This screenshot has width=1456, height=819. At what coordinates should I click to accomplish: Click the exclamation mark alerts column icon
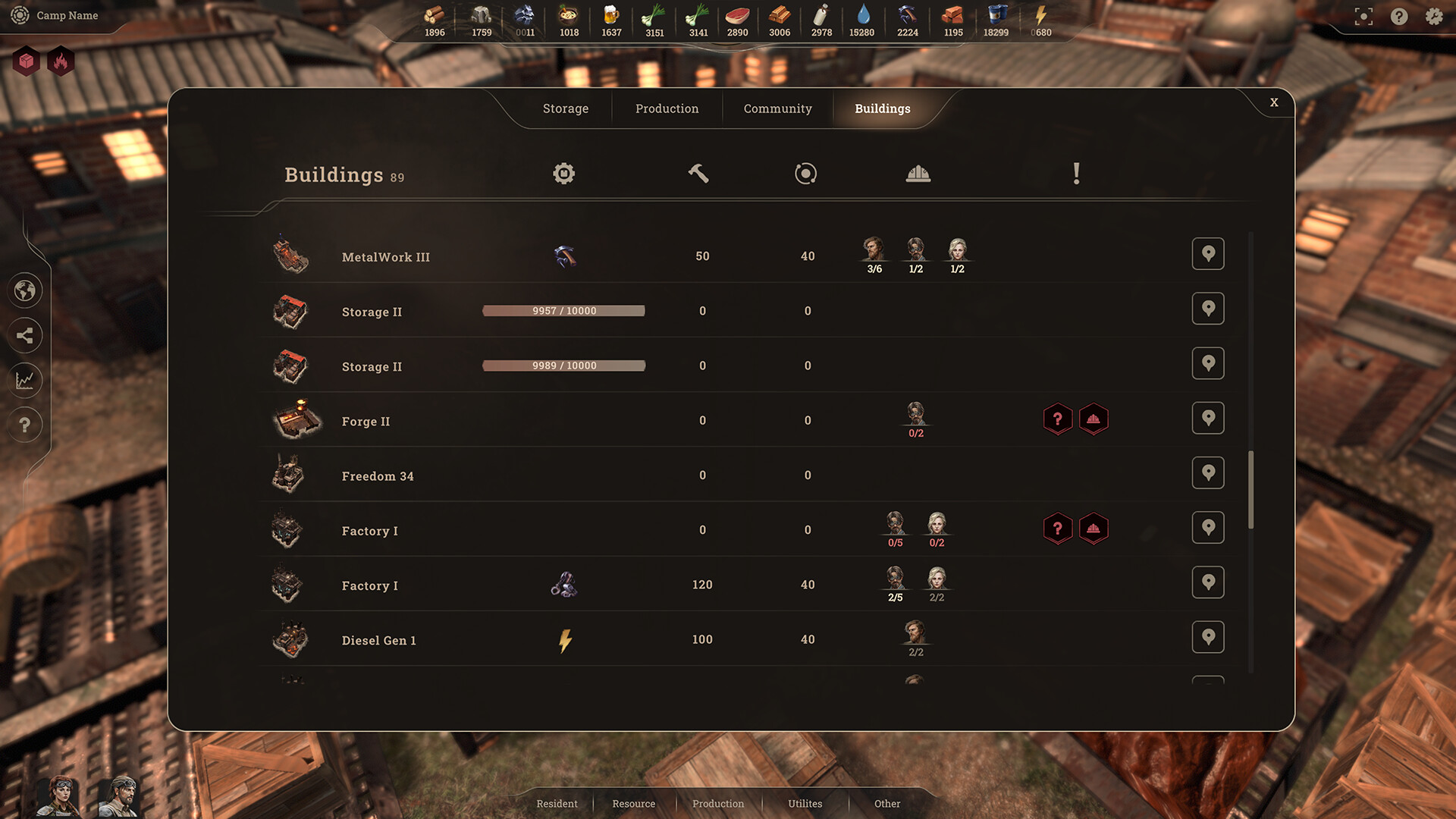pos(1076,173)
